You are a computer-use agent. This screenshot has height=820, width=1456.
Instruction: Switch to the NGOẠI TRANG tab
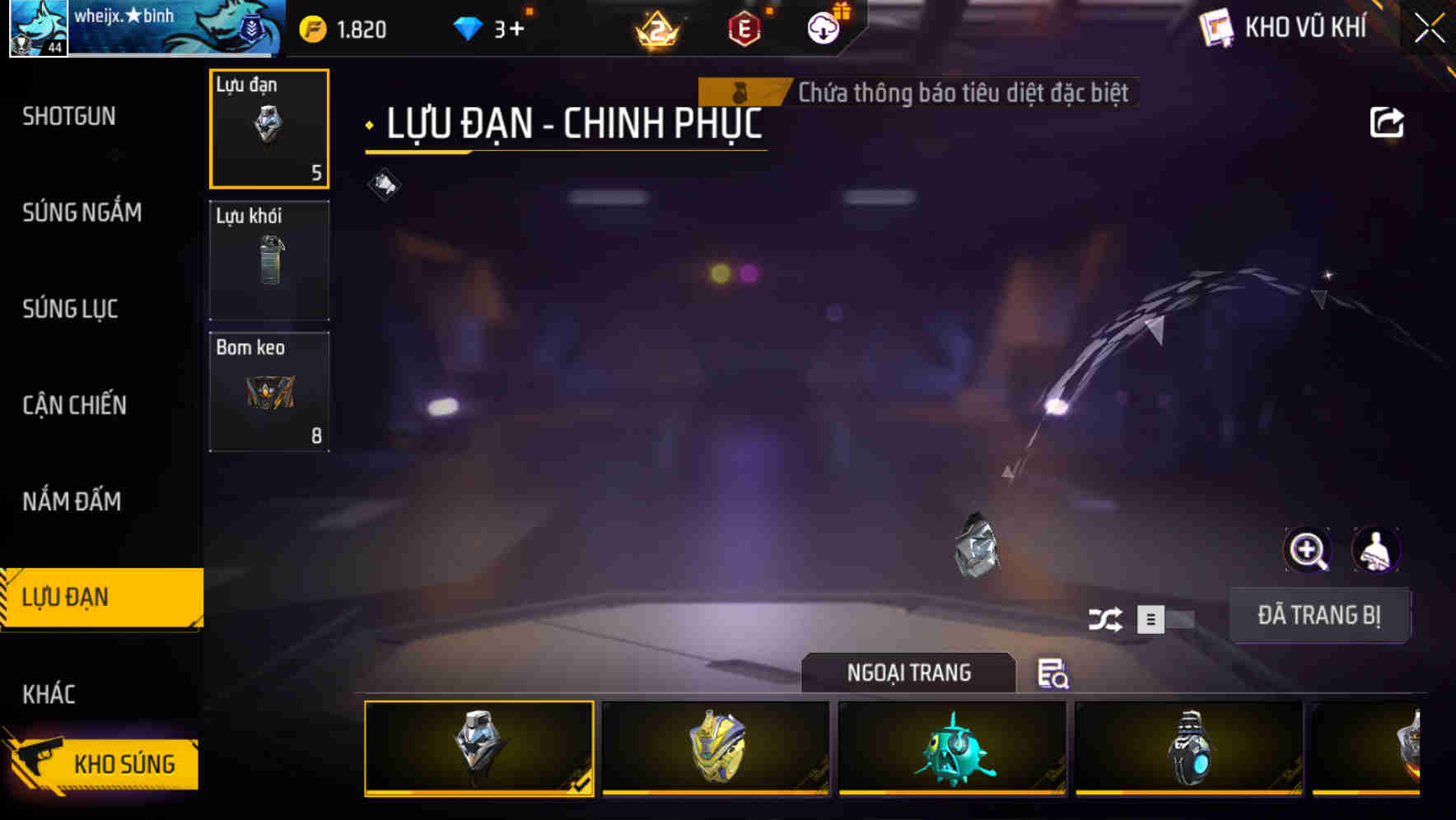point(909,673)
